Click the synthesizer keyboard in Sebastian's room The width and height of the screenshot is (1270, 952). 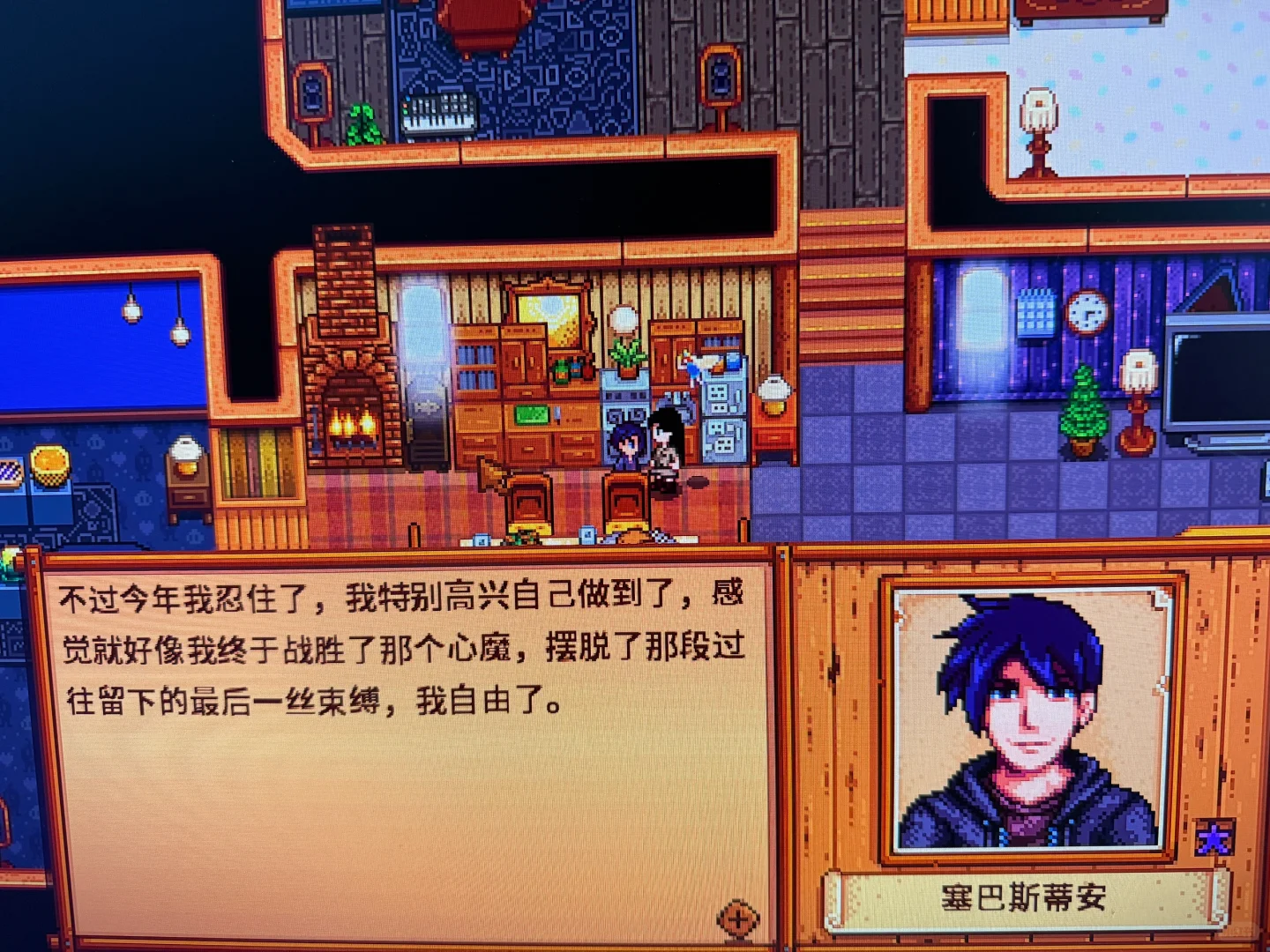[441, 115]
